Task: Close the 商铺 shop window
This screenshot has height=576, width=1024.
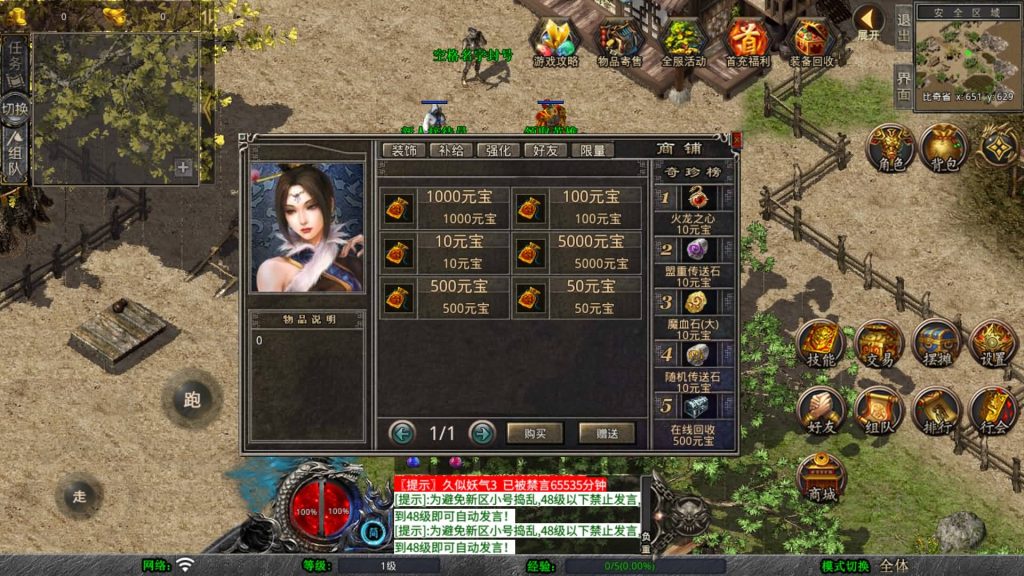Action: click(737, 141)
